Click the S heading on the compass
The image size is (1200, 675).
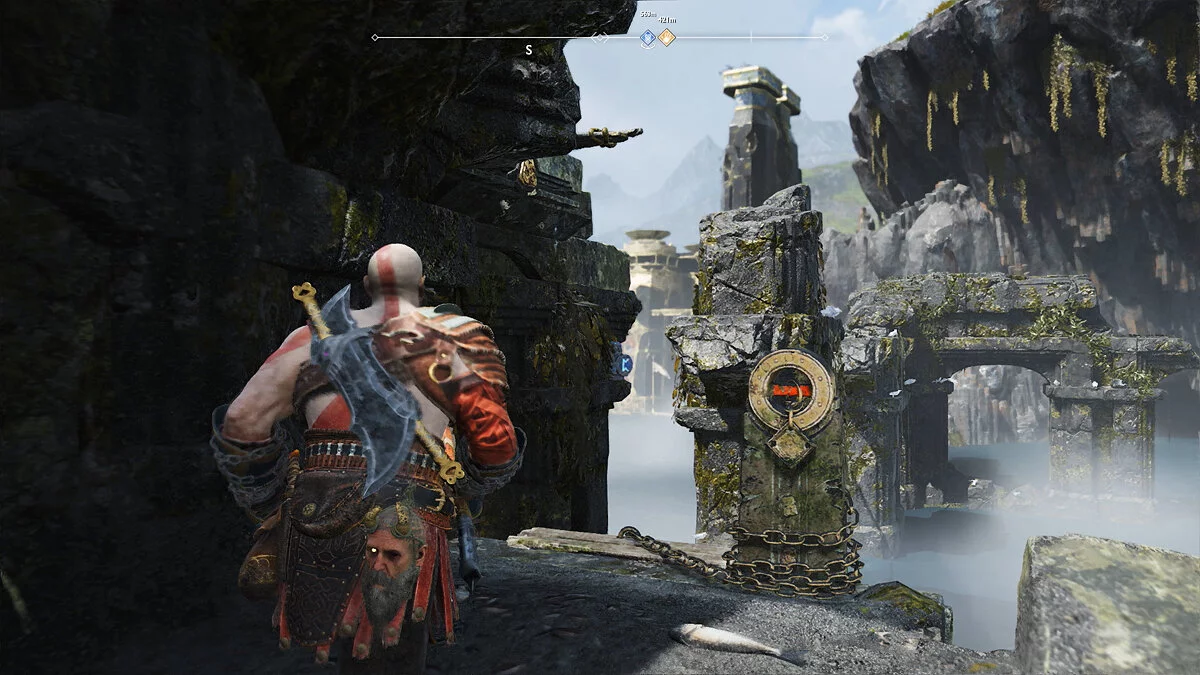pyautogui.click(x=528, y=48)
